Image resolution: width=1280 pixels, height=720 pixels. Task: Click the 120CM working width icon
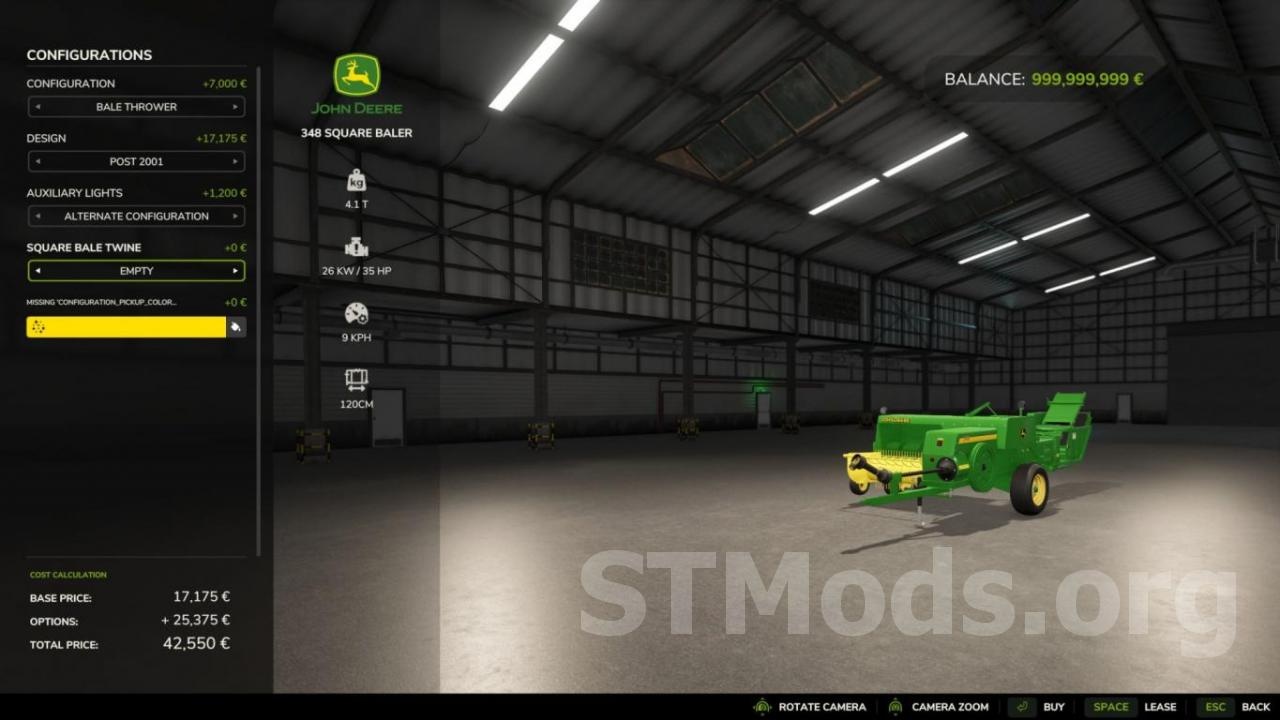(x=356, y=378)
